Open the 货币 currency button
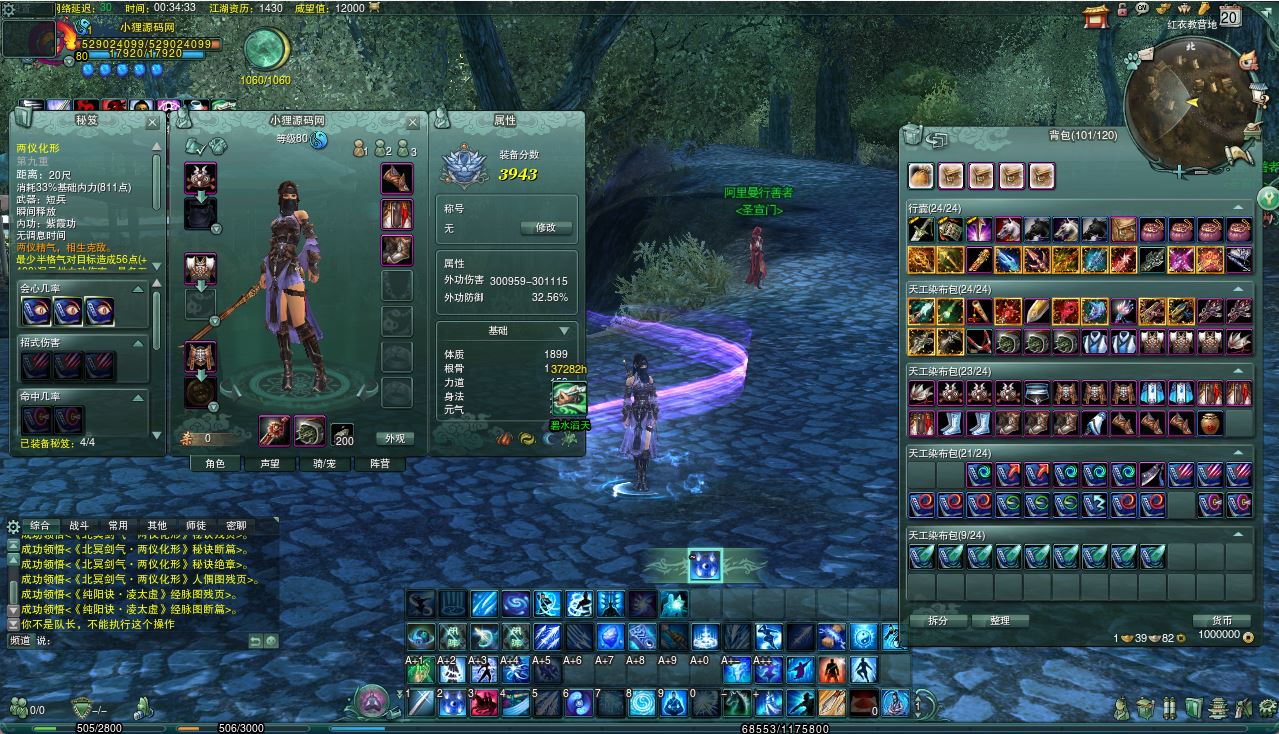The height and width of the screenshot is (734, 1279). tap(1221, 620)
